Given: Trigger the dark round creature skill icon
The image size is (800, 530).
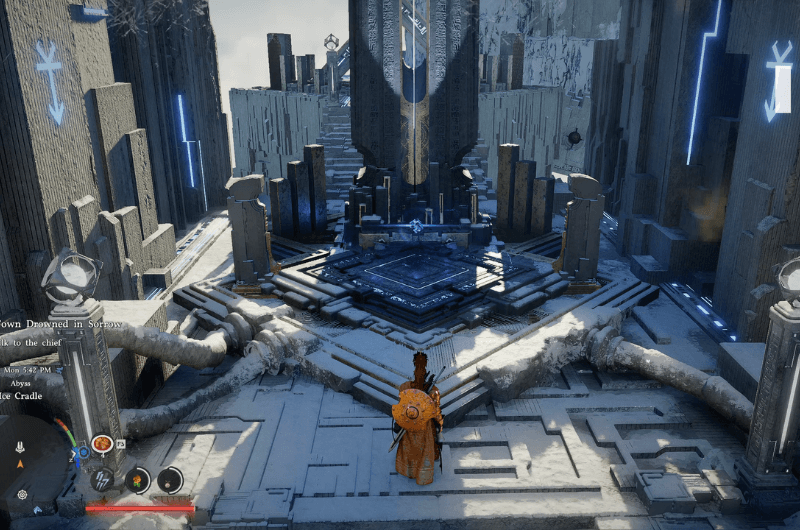Looking at the screenshot, I should click(x=170, y=480).
